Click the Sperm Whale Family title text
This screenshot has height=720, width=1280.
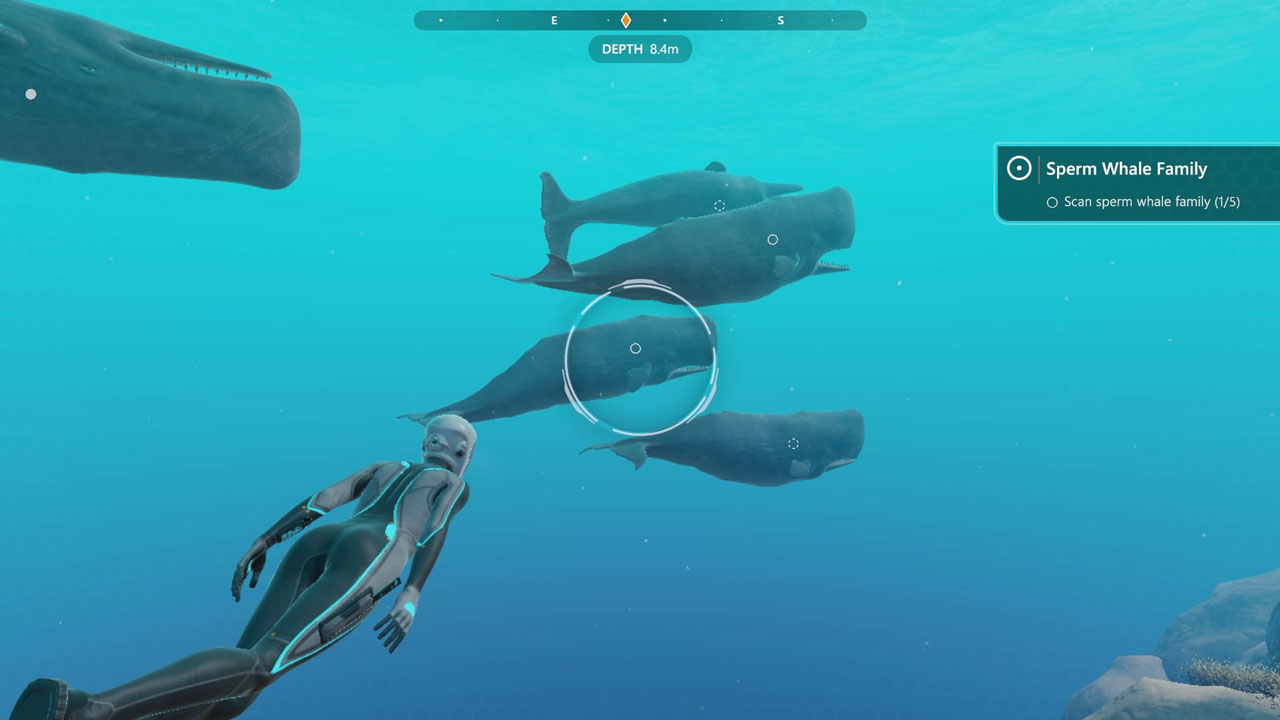[1126, 168]
